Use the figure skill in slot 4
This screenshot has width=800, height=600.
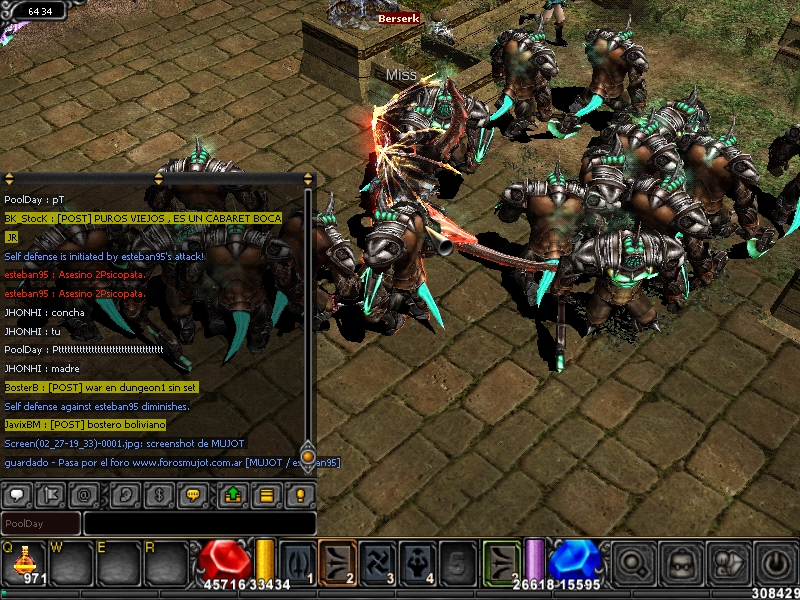418,561
